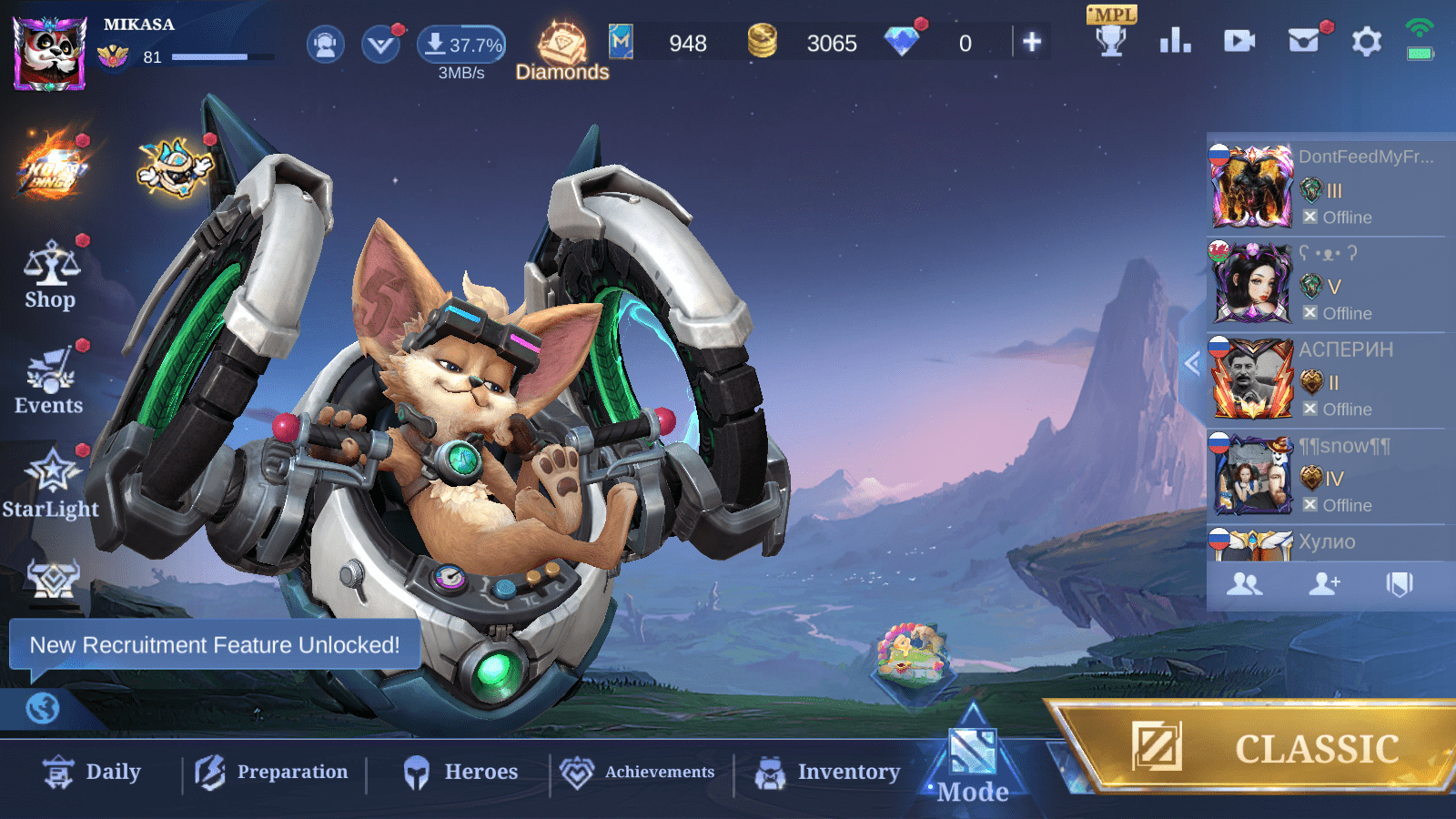View the leaderboard bar chart icon
The height and width of the screenshot is (819, 1456).
pyautogui.click(x=1175, y=41)
